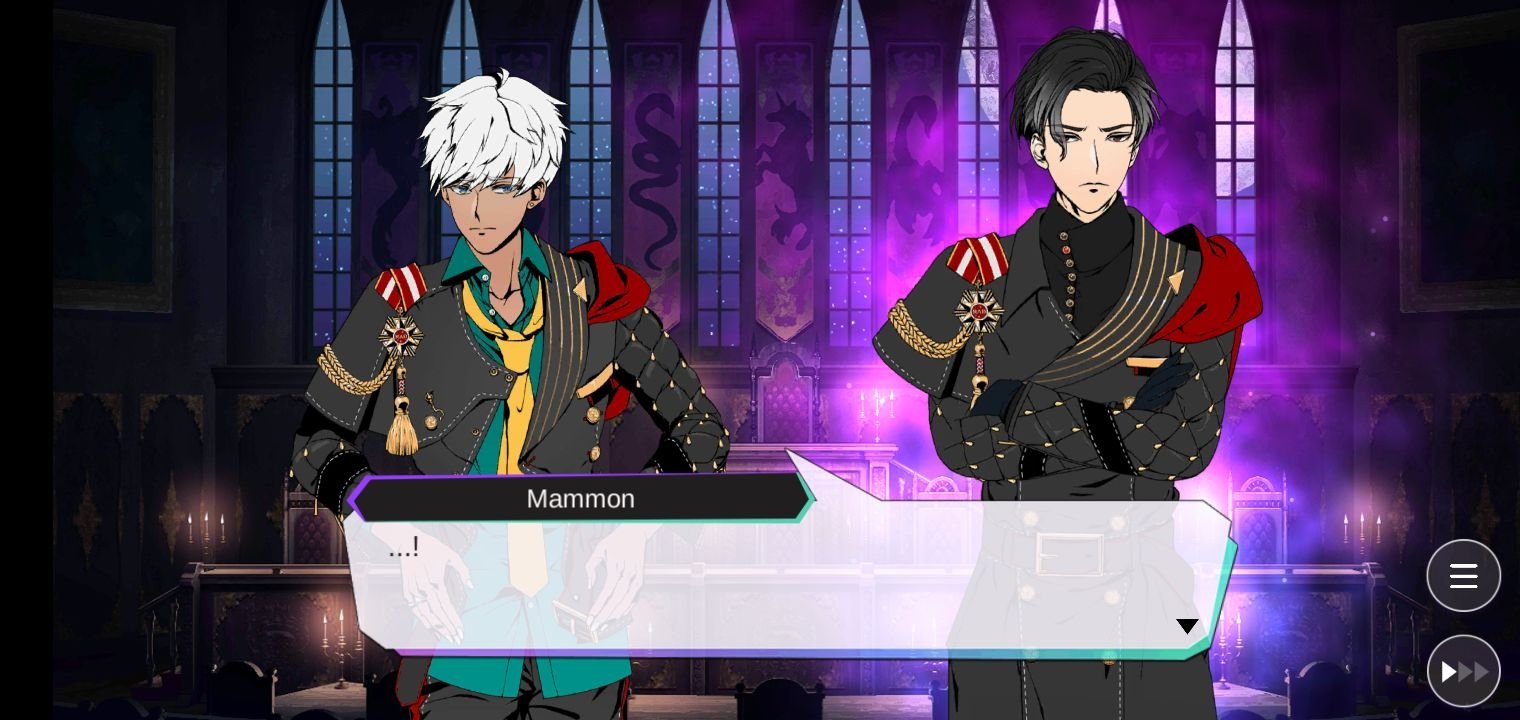Select the circular menu icon above the skip button

pyautogui.click(x=1463, y=575)
